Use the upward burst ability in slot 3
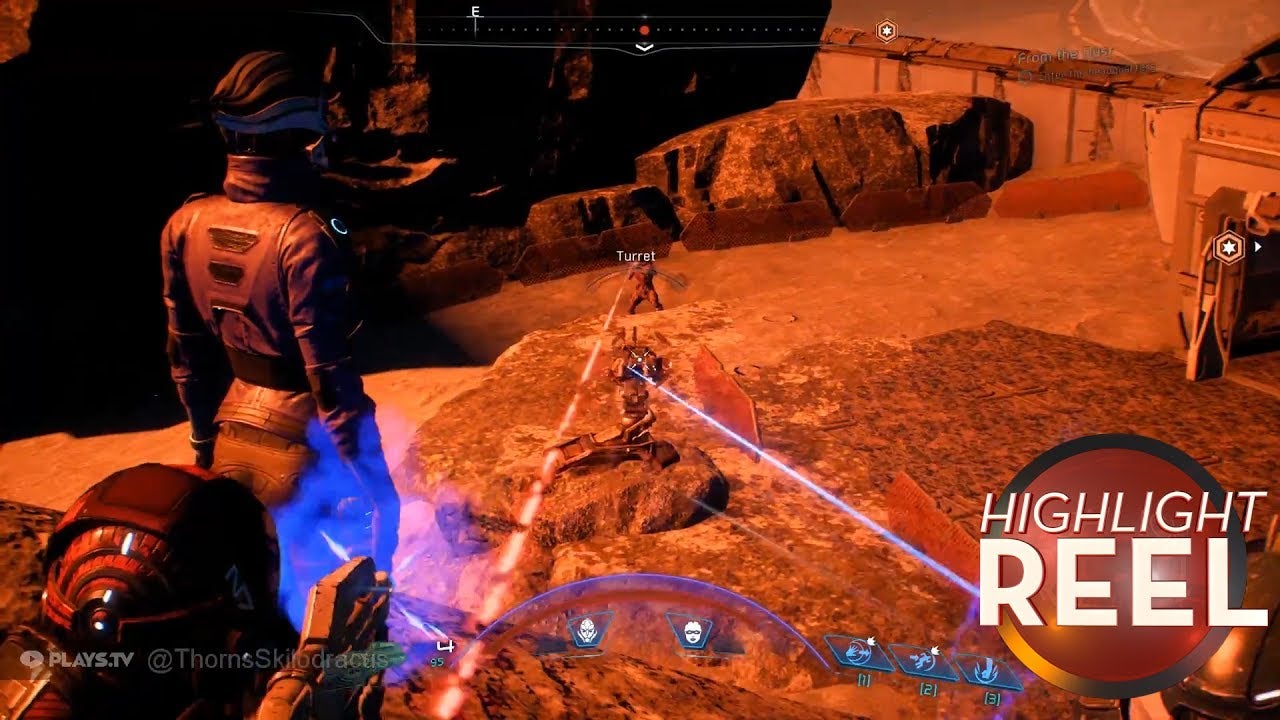The width and height of the screenshot is (1280, 720). [x=989, y=669]
